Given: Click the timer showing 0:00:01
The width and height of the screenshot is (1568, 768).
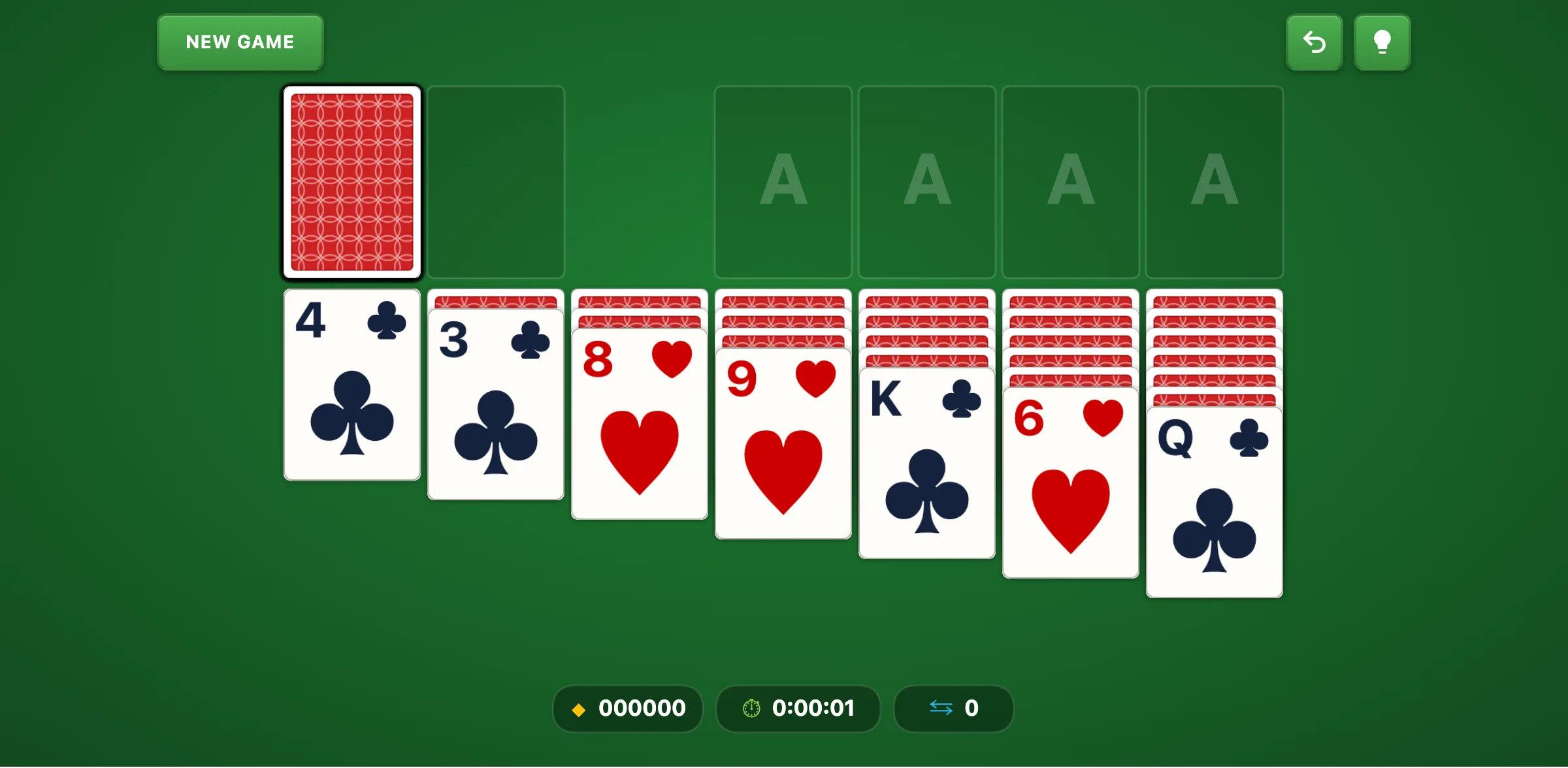Looking at the screenshot, I should click(x=813, y=709).
